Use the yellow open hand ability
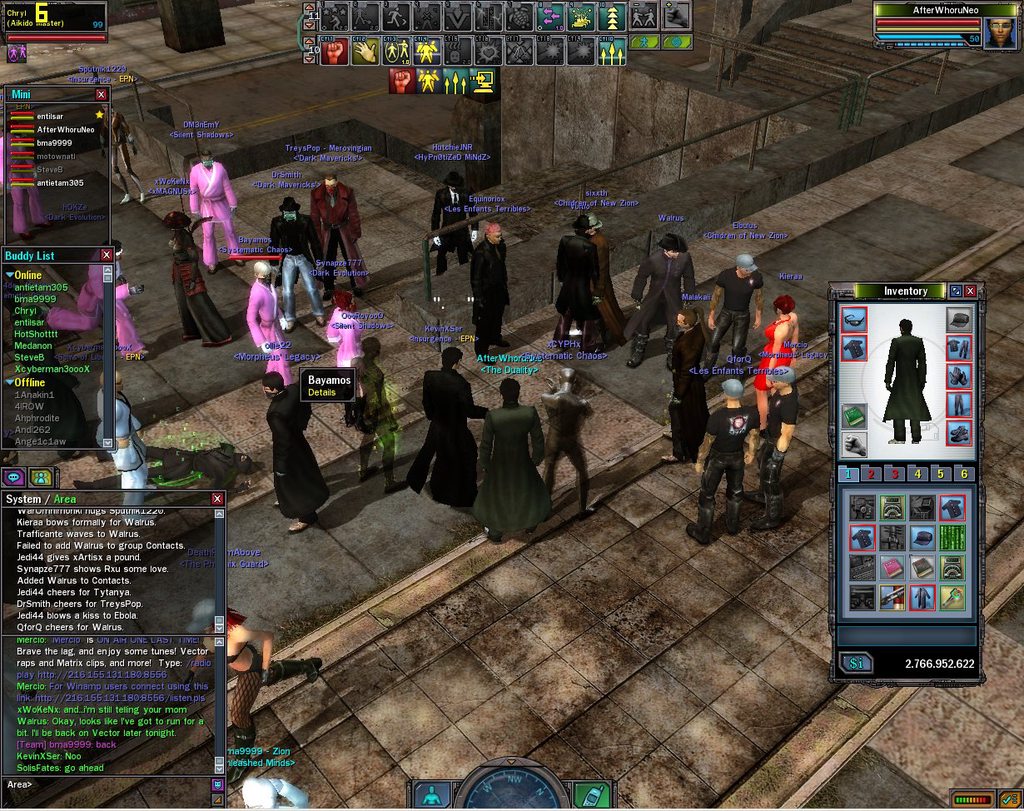This screenshot has height=811, width=1024. (x=364, y=51)
